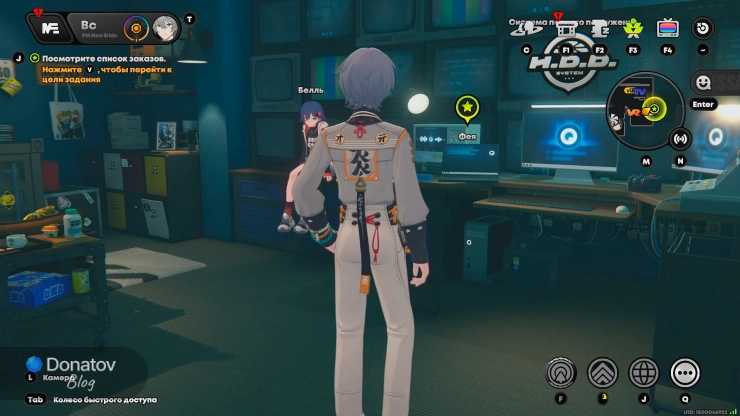Screen dimensions: 740x416
Task: Click the yellow quest marker above Fairy
Action: [x=466, y=107]
